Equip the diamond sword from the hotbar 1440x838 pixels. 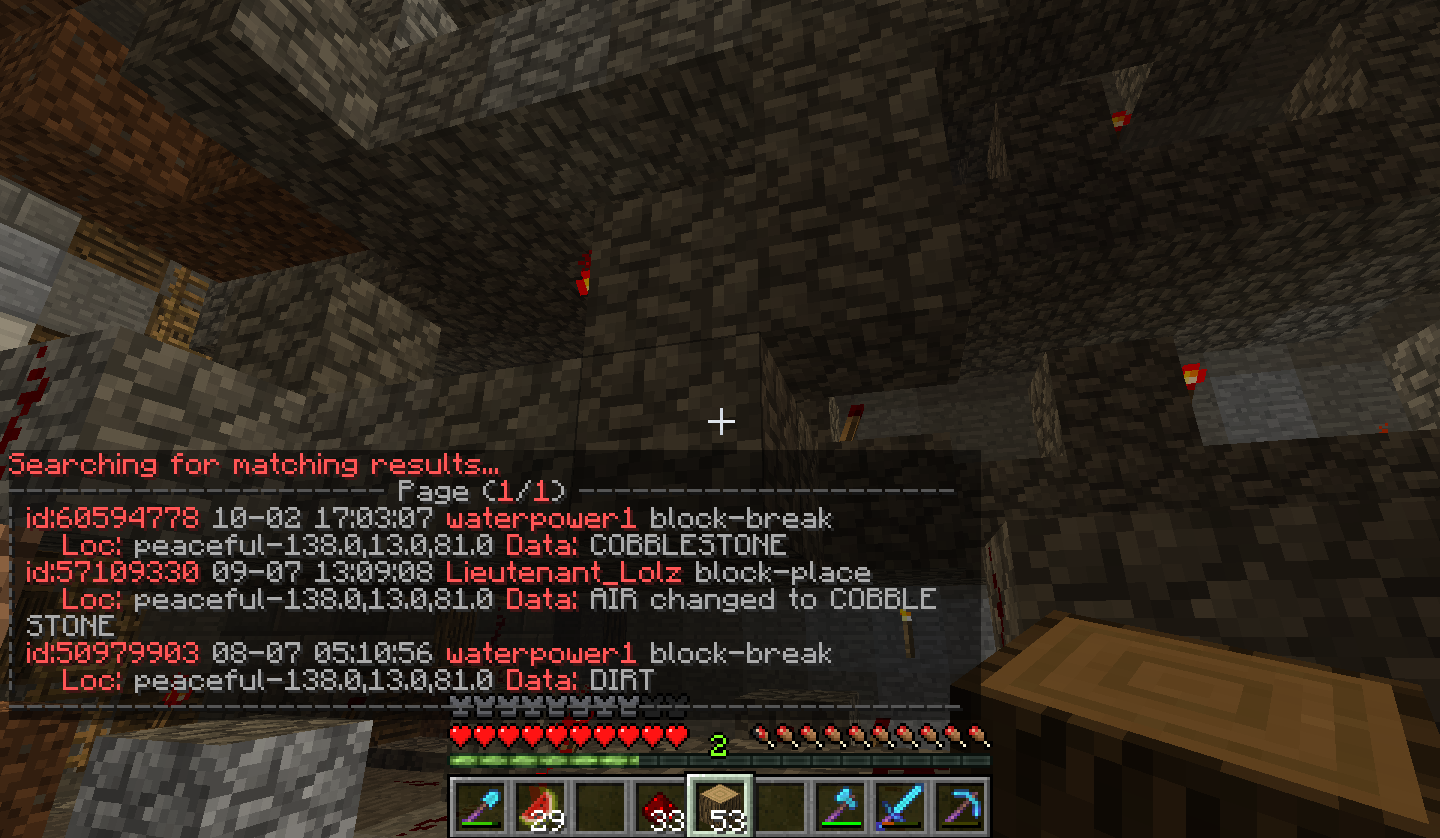coord(899,806)
